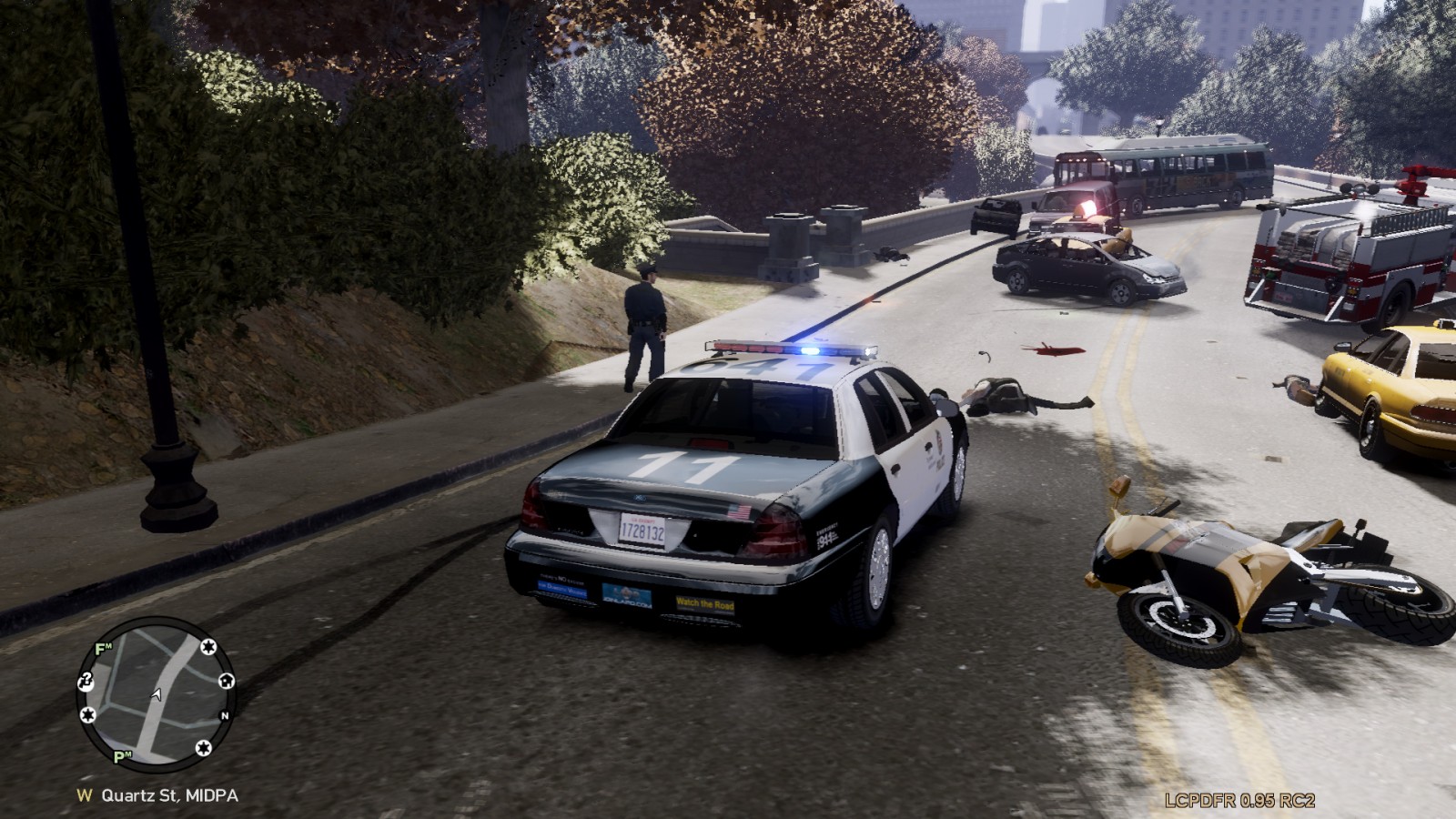Click the question mark blip on the minimap
This screenshot has height=819, width=1456.
(86, 682)
